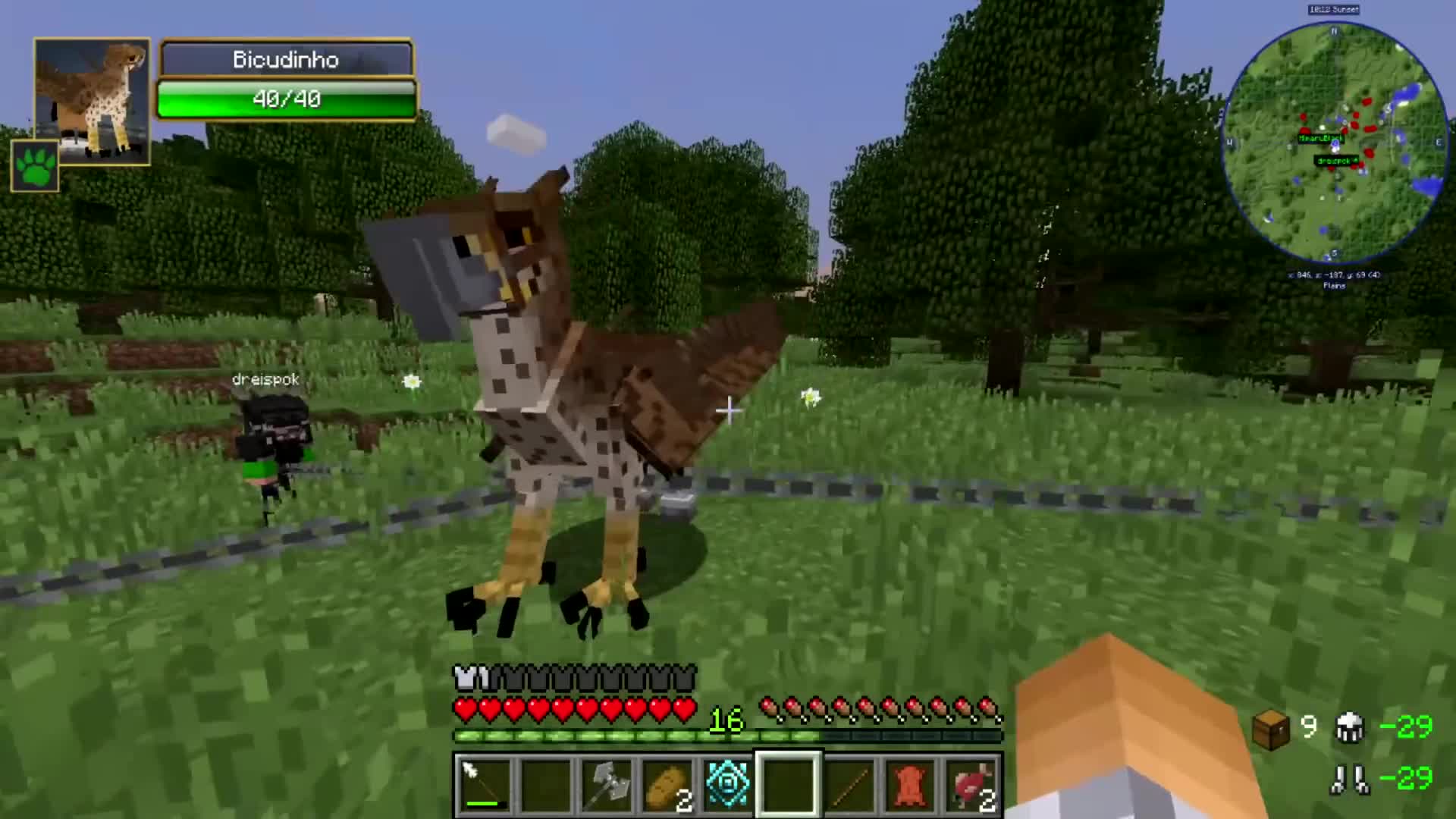The image size is (1456, 819).
Task: Click the red pelt item in the hotbar
Action: (x=908, y=783)
